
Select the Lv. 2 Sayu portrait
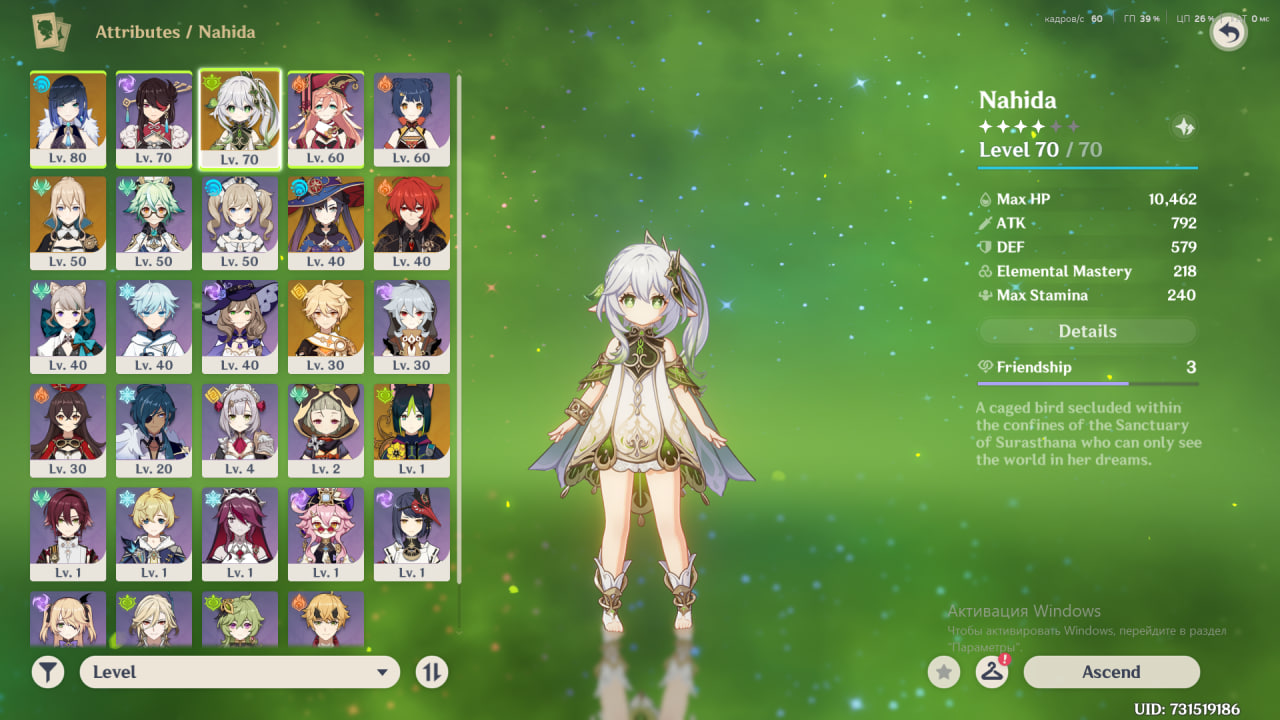[x=326, y=430]
